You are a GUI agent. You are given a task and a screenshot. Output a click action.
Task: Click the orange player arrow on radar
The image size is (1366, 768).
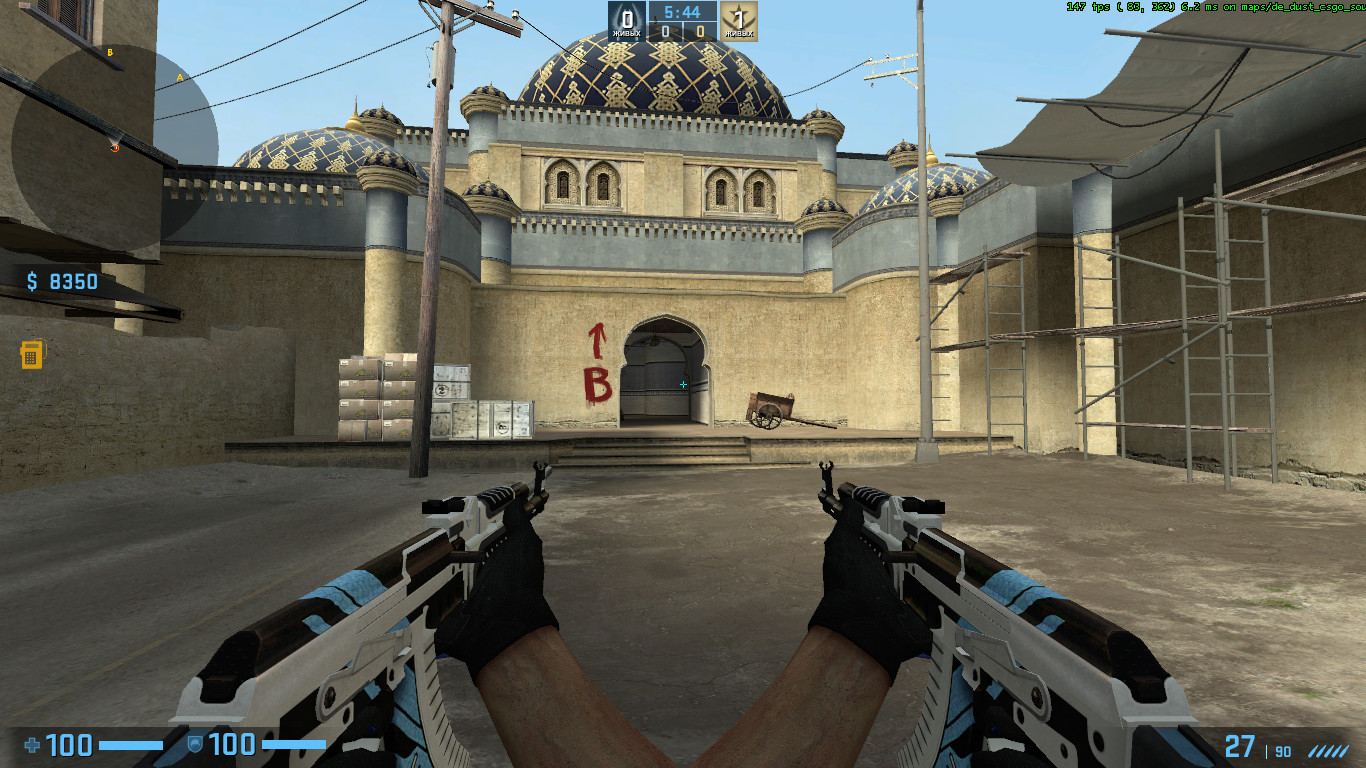point(115,148)
